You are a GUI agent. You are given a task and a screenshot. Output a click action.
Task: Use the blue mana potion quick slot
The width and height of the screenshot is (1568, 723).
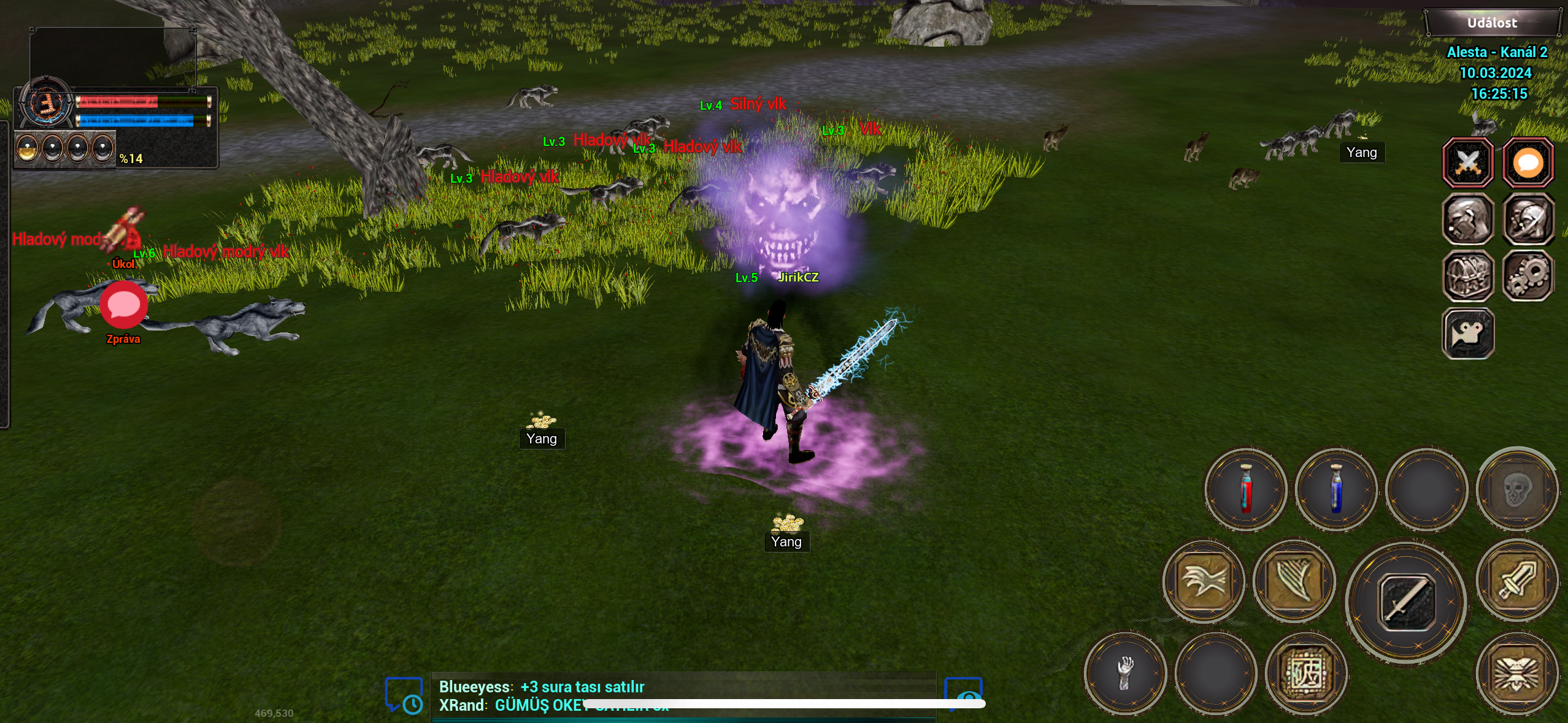1335,491
